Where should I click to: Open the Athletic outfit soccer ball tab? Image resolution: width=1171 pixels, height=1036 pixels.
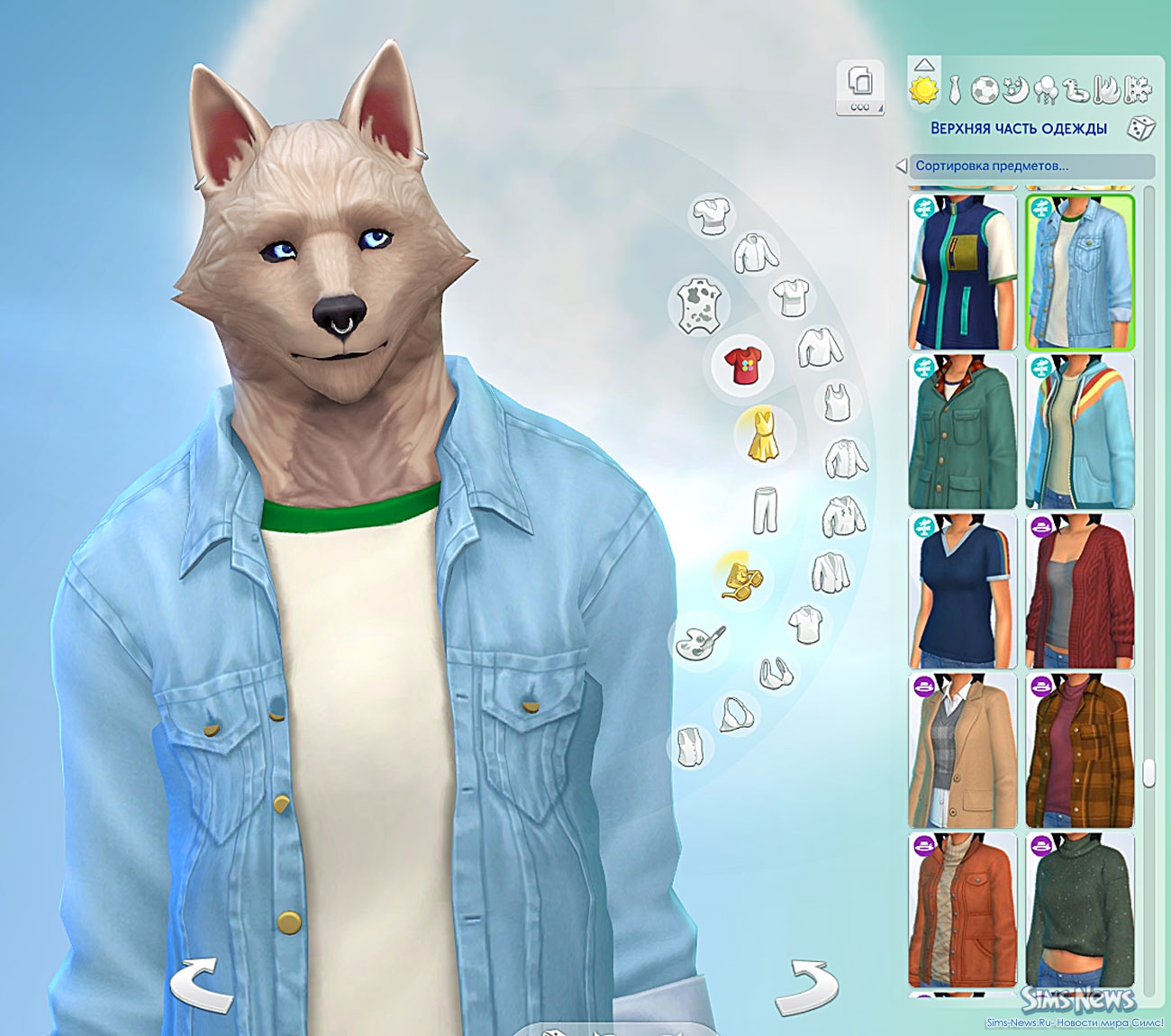pyautogui.click(x=985, y=90)
